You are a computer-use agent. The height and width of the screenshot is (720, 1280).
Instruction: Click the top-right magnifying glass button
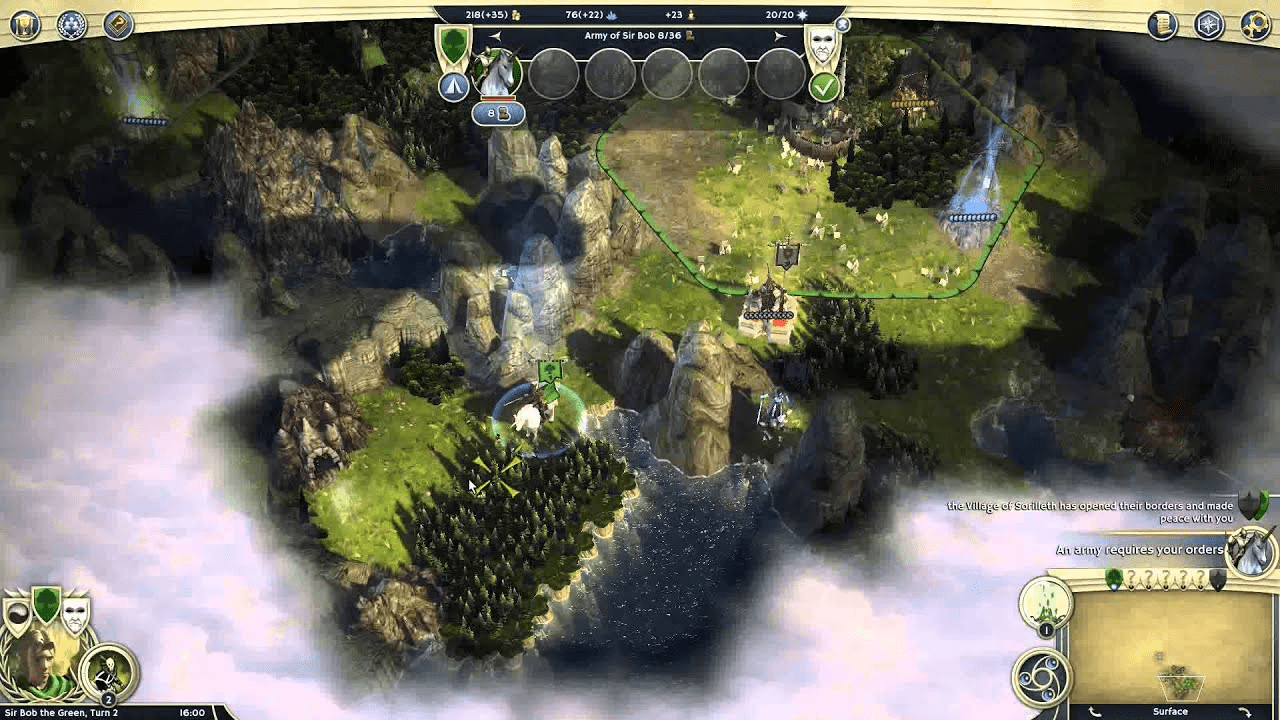click(1256, 25)
